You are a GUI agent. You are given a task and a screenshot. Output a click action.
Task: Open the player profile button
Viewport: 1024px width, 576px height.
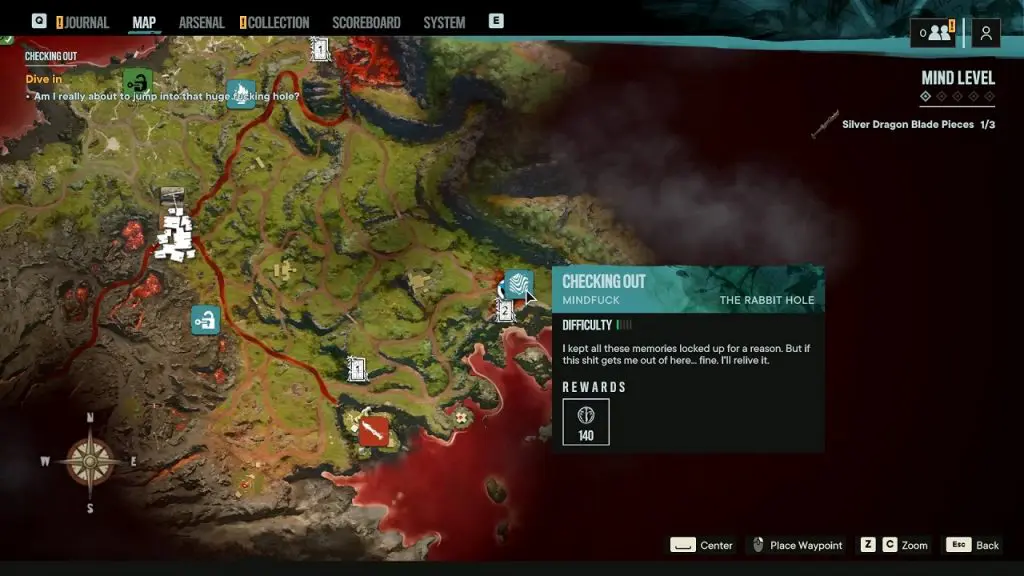[986, 33]
